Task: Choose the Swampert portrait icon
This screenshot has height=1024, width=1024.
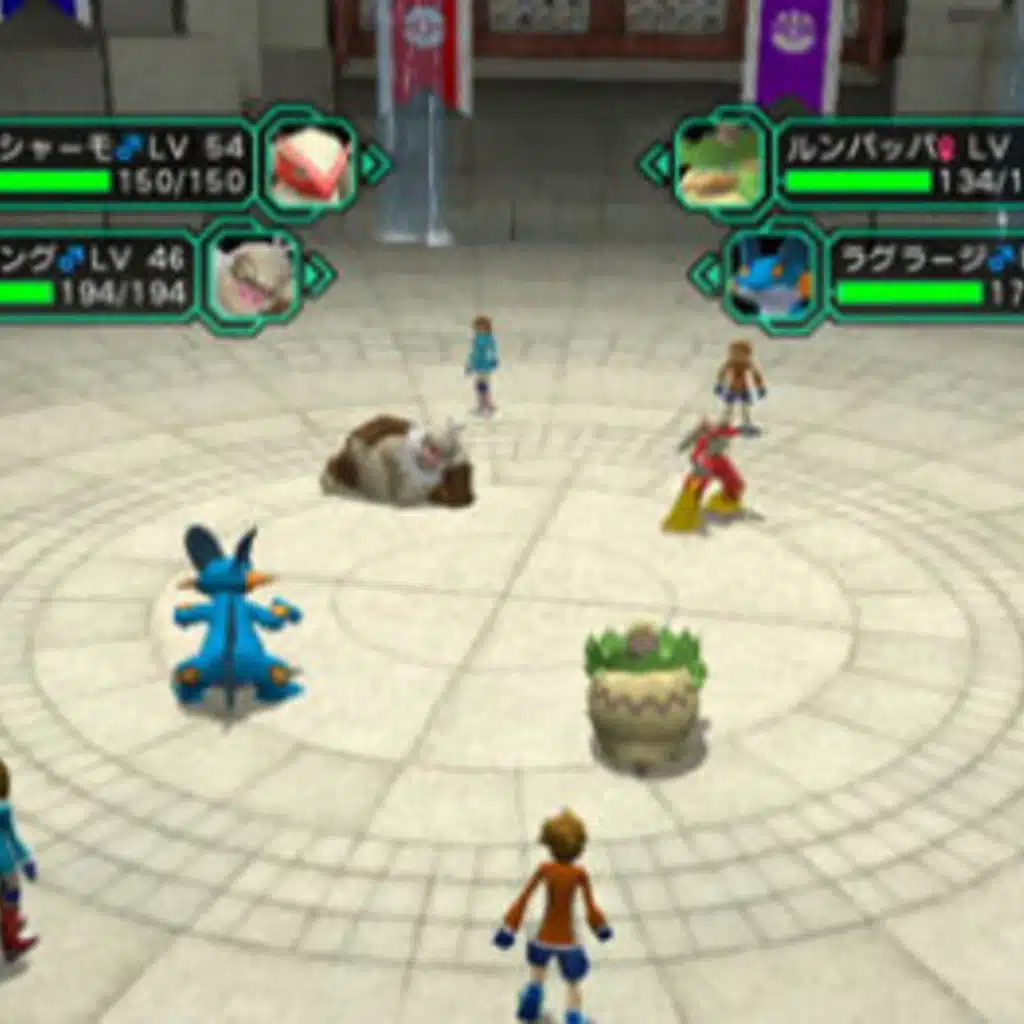Action: click(771, 276)
